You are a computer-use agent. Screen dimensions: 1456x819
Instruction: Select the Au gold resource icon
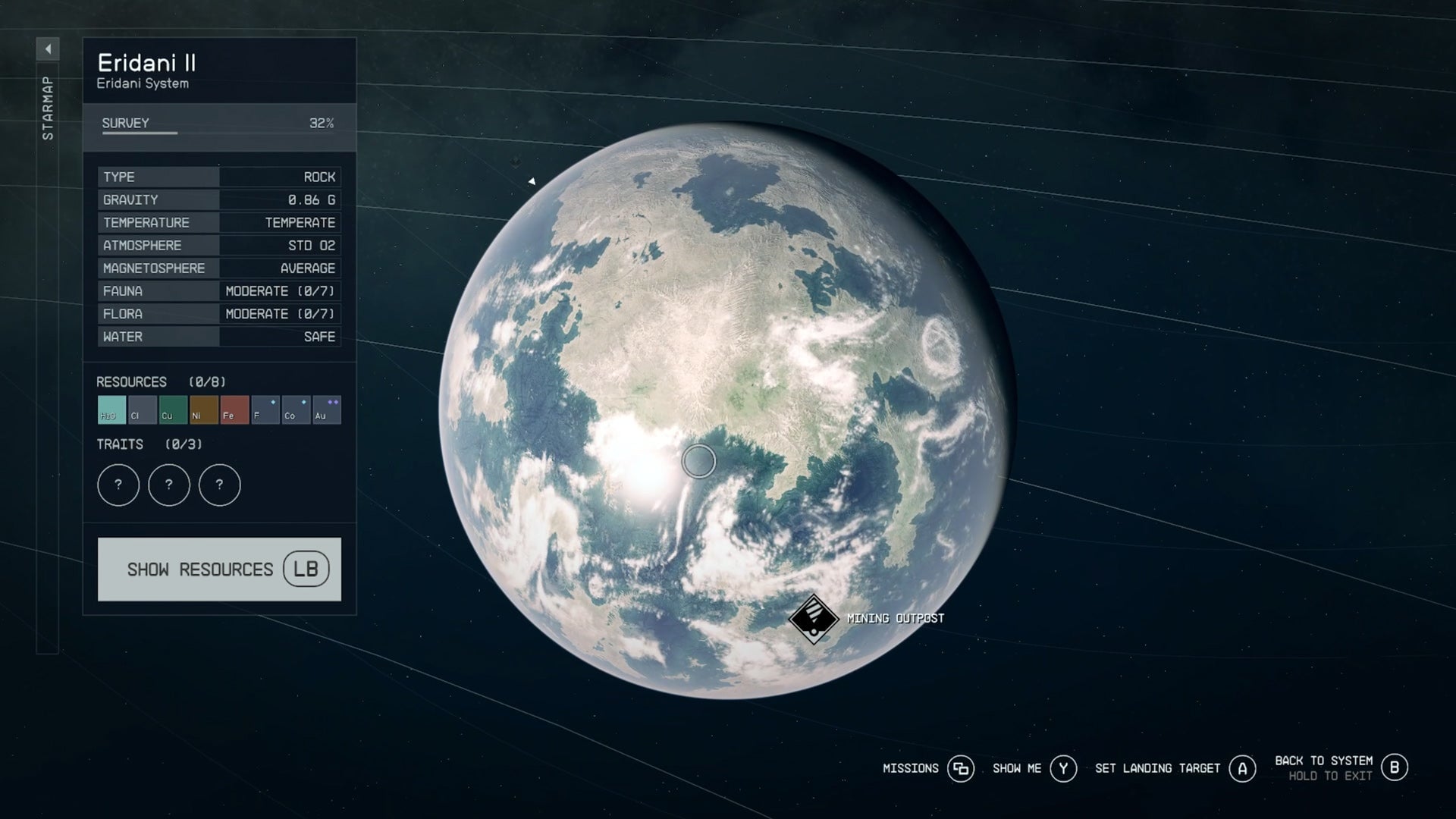click(327, 409)
